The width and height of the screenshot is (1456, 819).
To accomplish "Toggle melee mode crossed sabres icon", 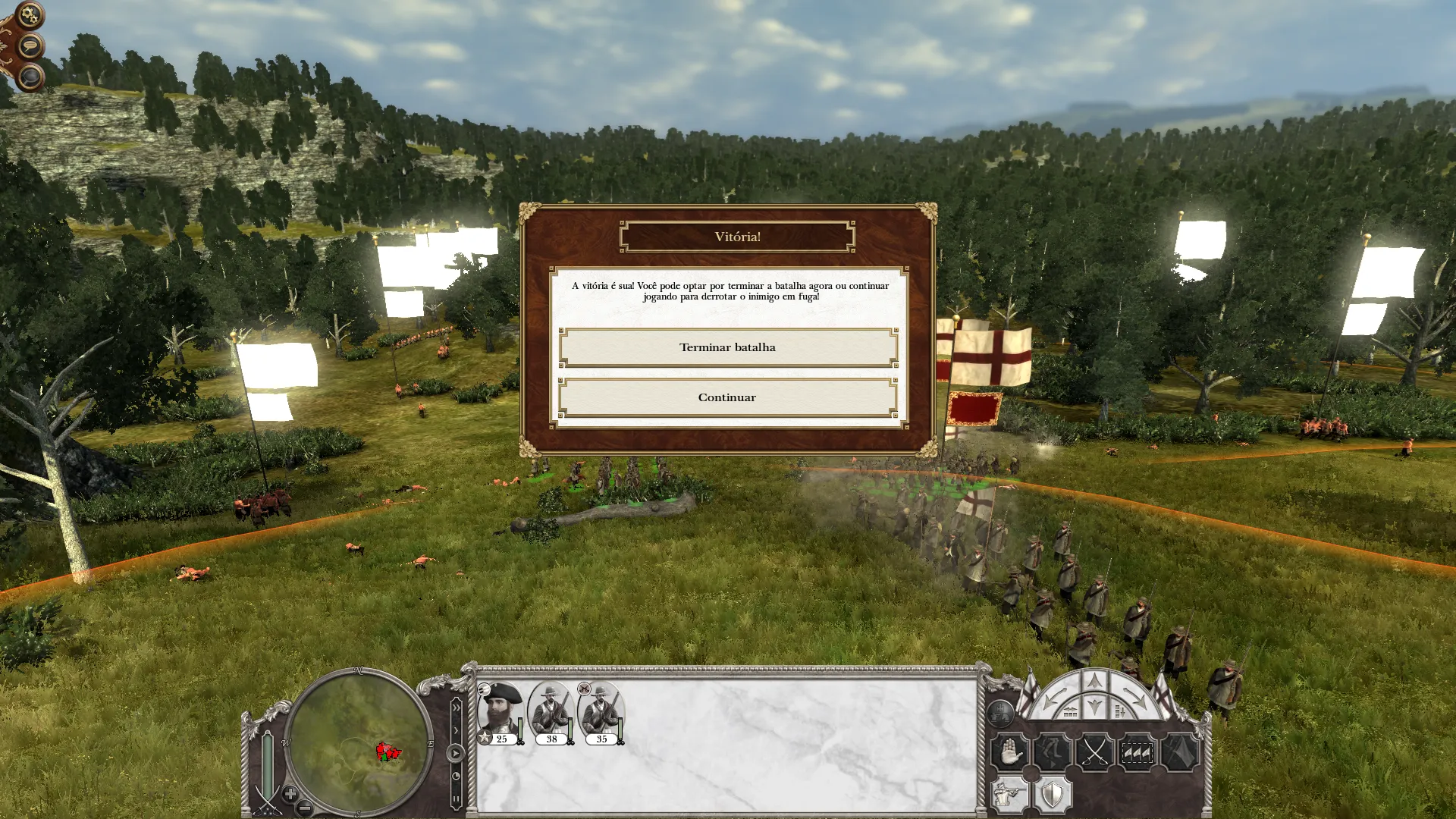I will click(1094, 753).
